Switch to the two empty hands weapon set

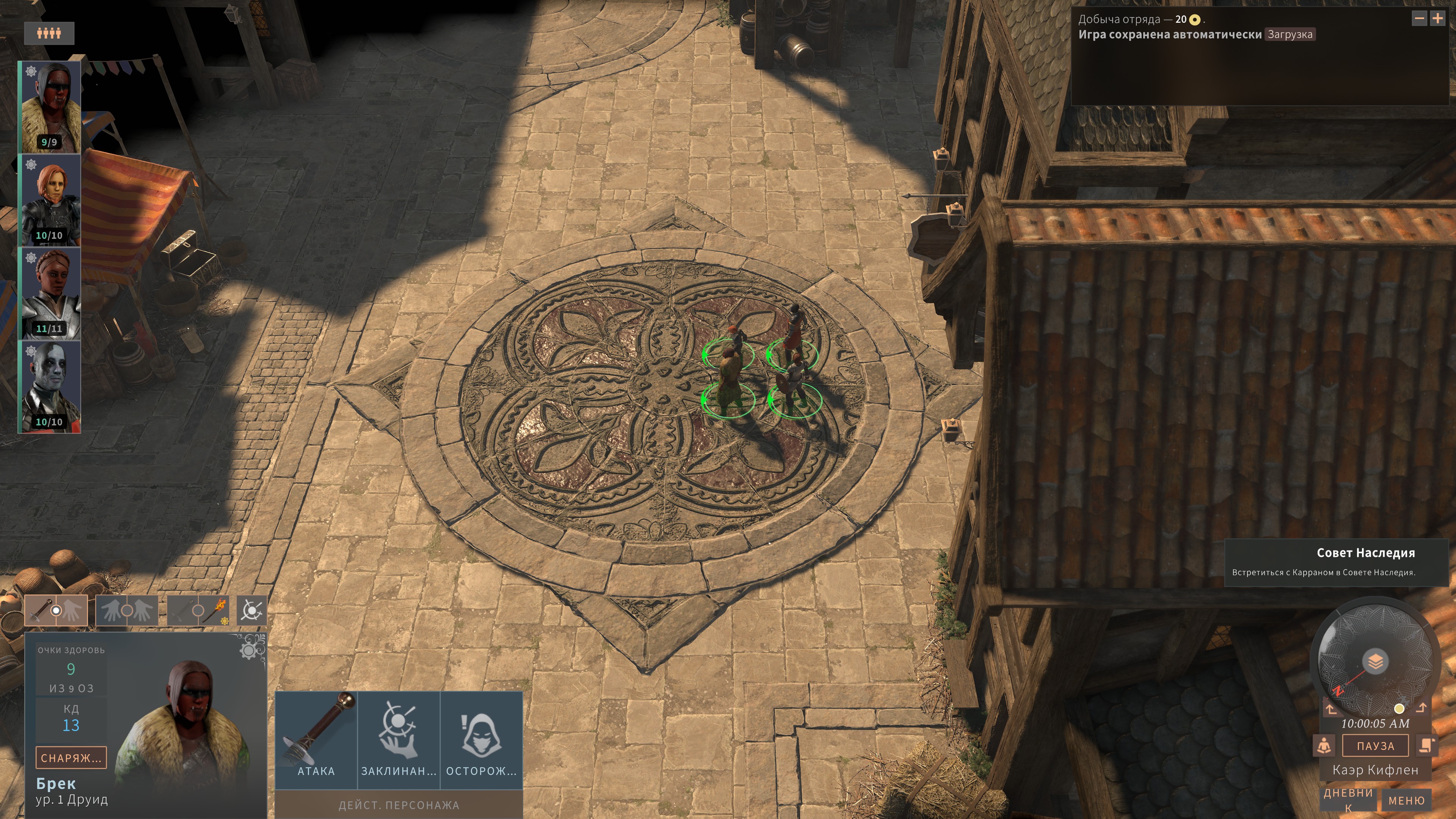pos(127,610)
